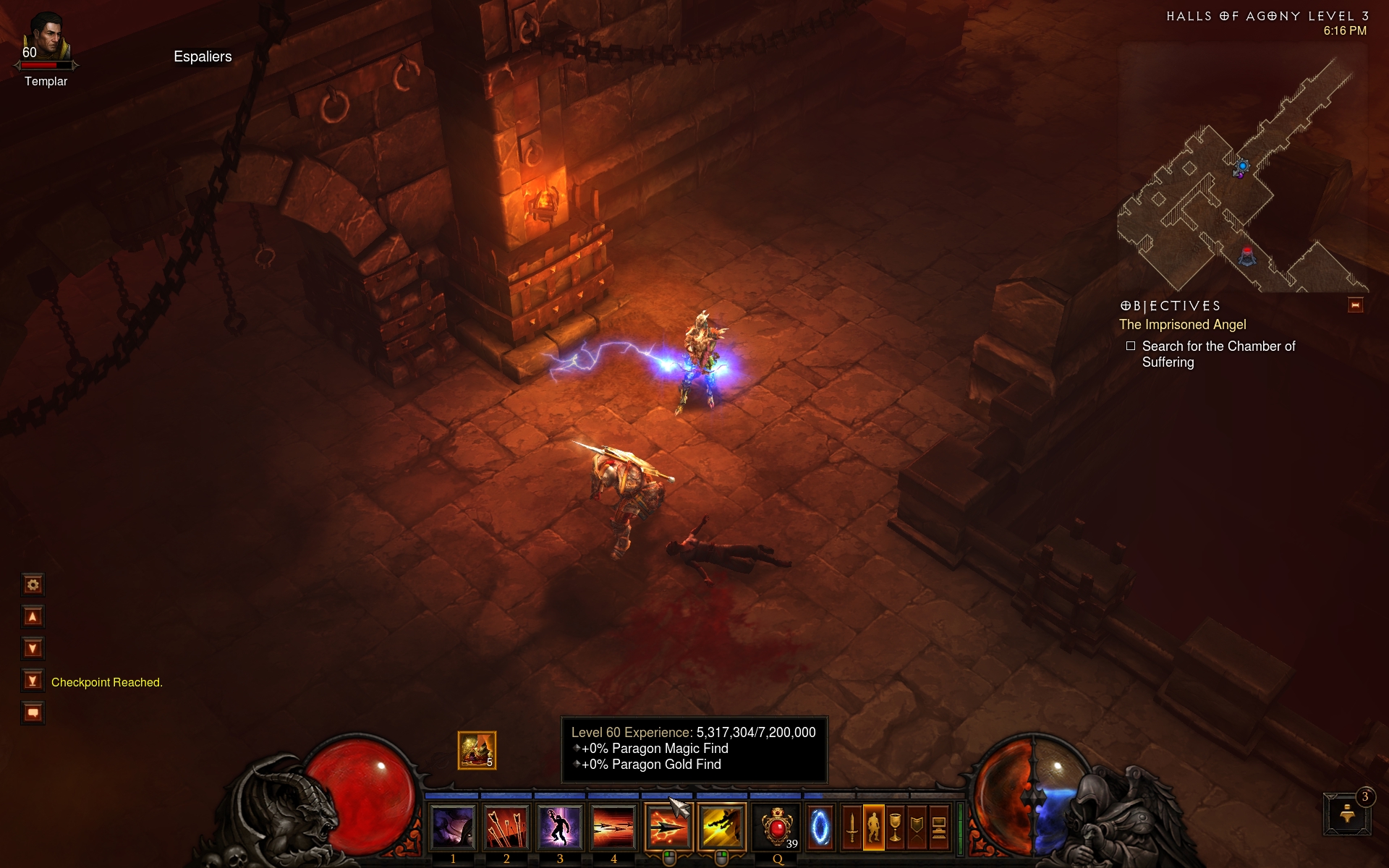This screenshot has height=868, width=1389.
Task: Use the multi-arrow skill in slot 2
Action: (x=506, y=827)
